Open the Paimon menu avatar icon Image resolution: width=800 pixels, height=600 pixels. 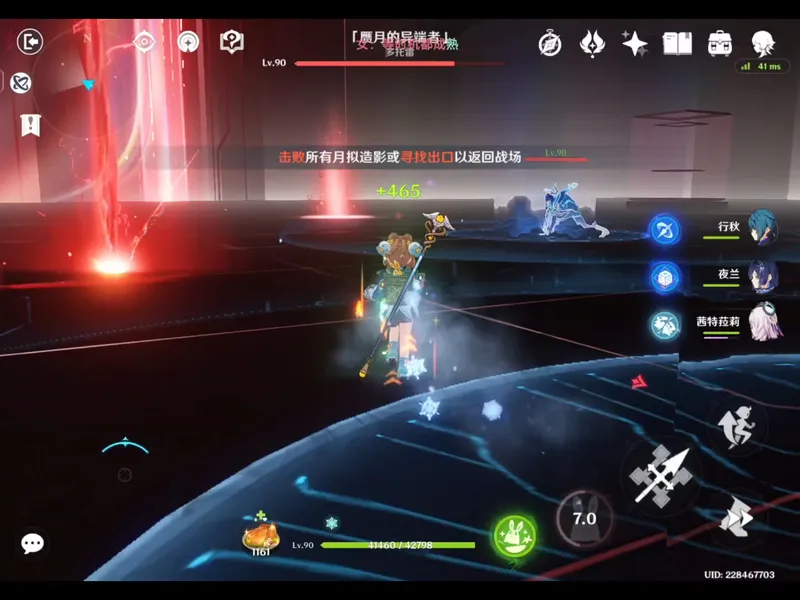[765, 42]
